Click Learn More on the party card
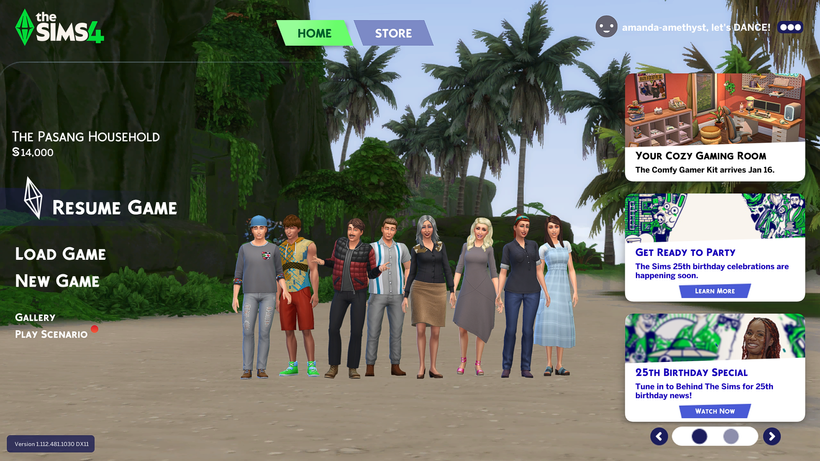Image resolution: width=820 pixels, height=461 pixels. click(x=714, y=291)
